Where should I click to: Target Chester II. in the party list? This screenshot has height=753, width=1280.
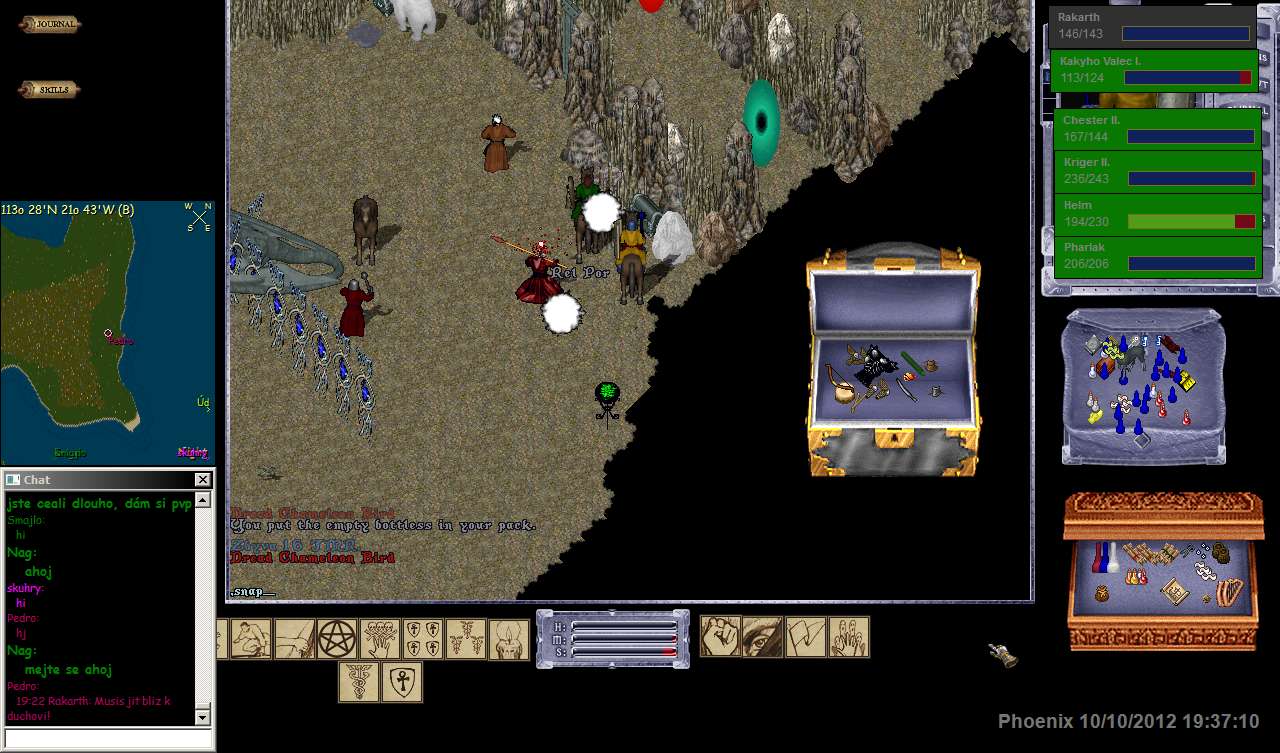(1157, 128)
